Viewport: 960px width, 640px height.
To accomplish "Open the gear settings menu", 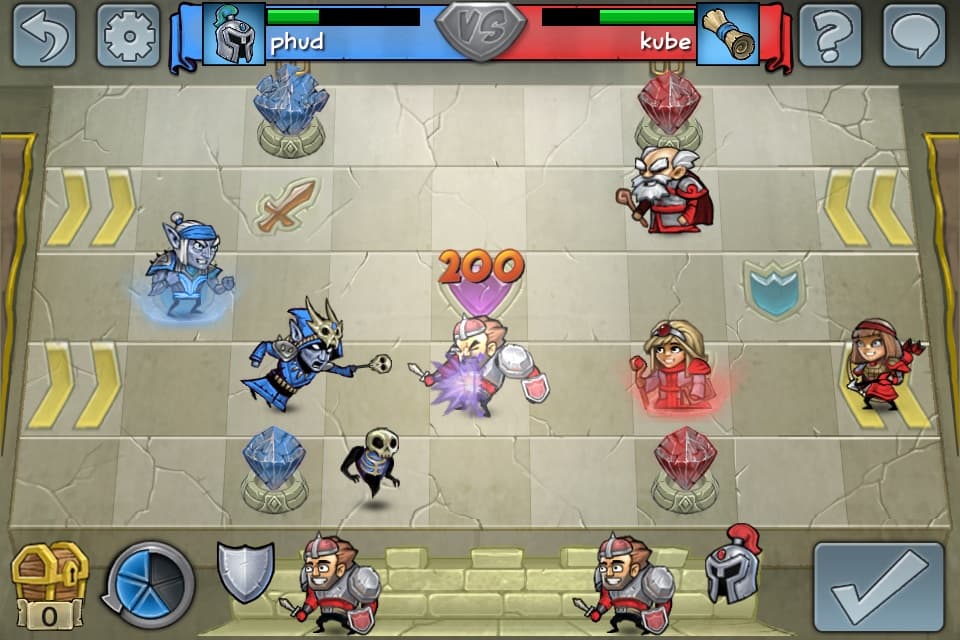I will click(x=128, y=35).
